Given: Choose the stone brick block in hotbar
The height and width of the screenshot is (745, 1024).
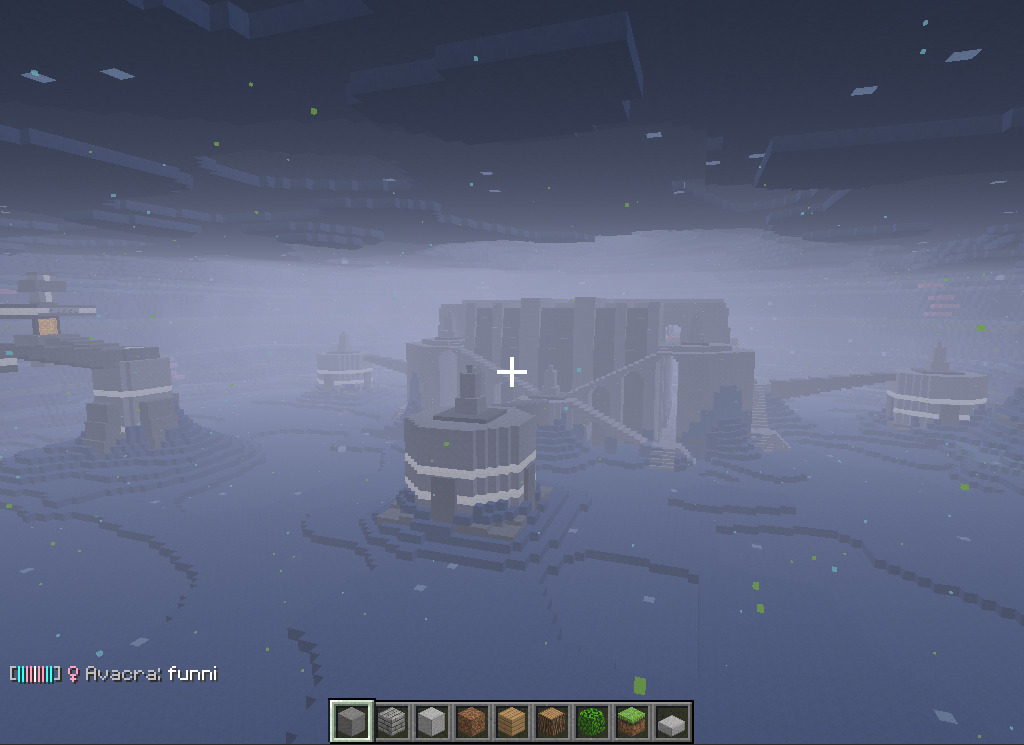Looking at the screenshot, I should coord(392,721).
